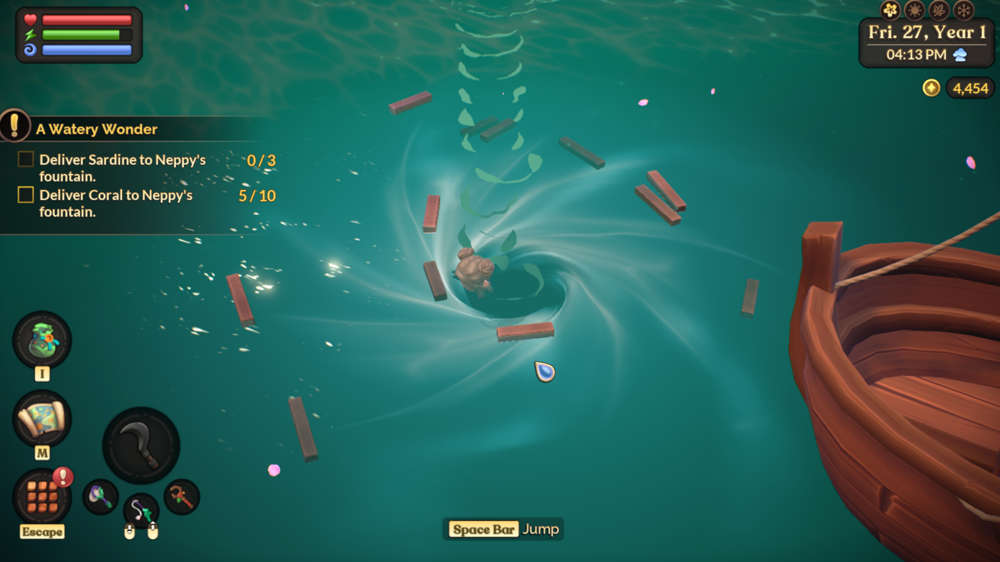Click the gold coin currency icon

(931, 88)
